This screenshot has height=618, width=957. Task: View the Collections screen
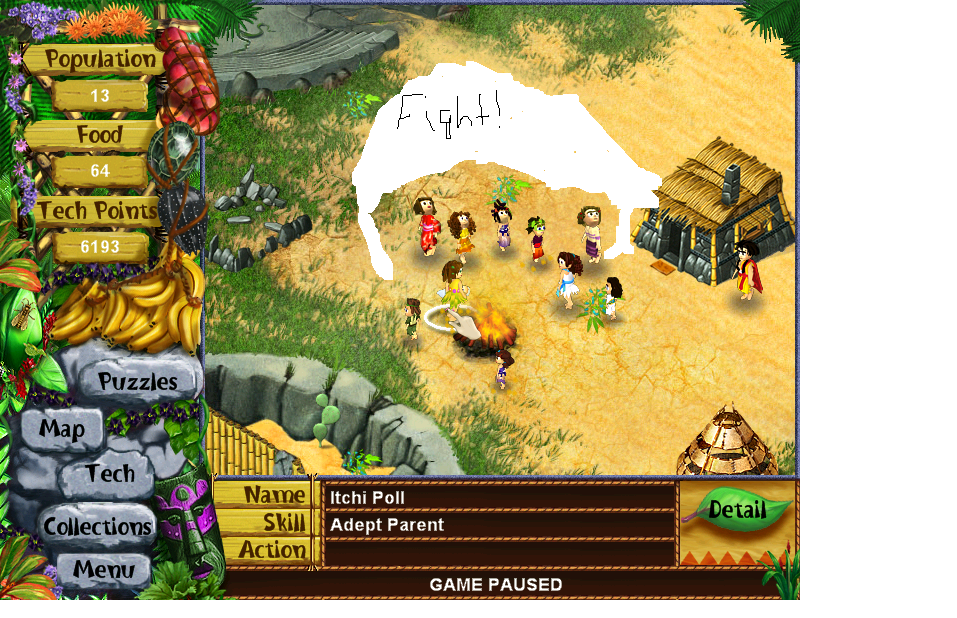(x=97, y=526)
